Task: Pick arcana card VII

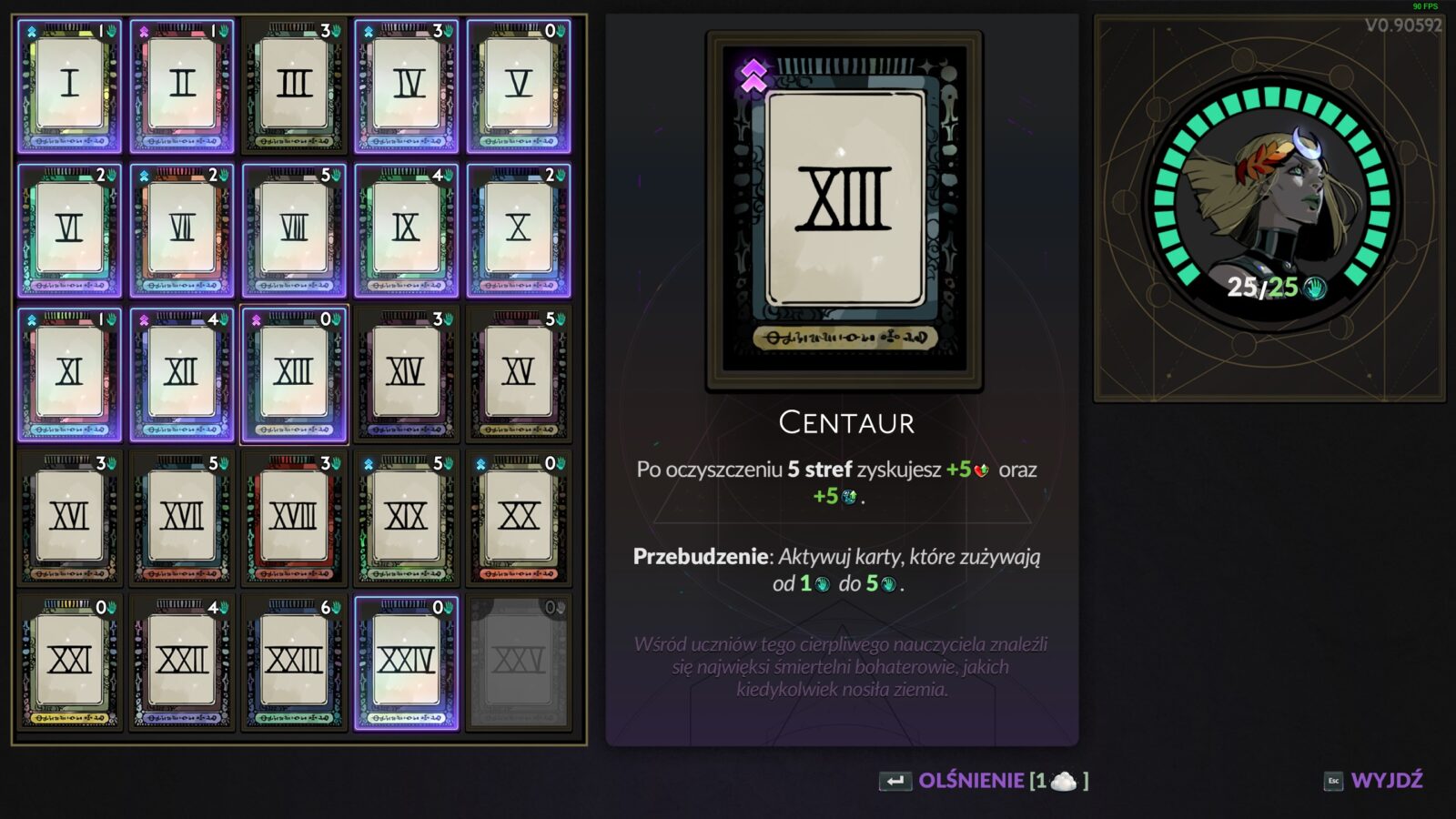Action: coord(182,229)
